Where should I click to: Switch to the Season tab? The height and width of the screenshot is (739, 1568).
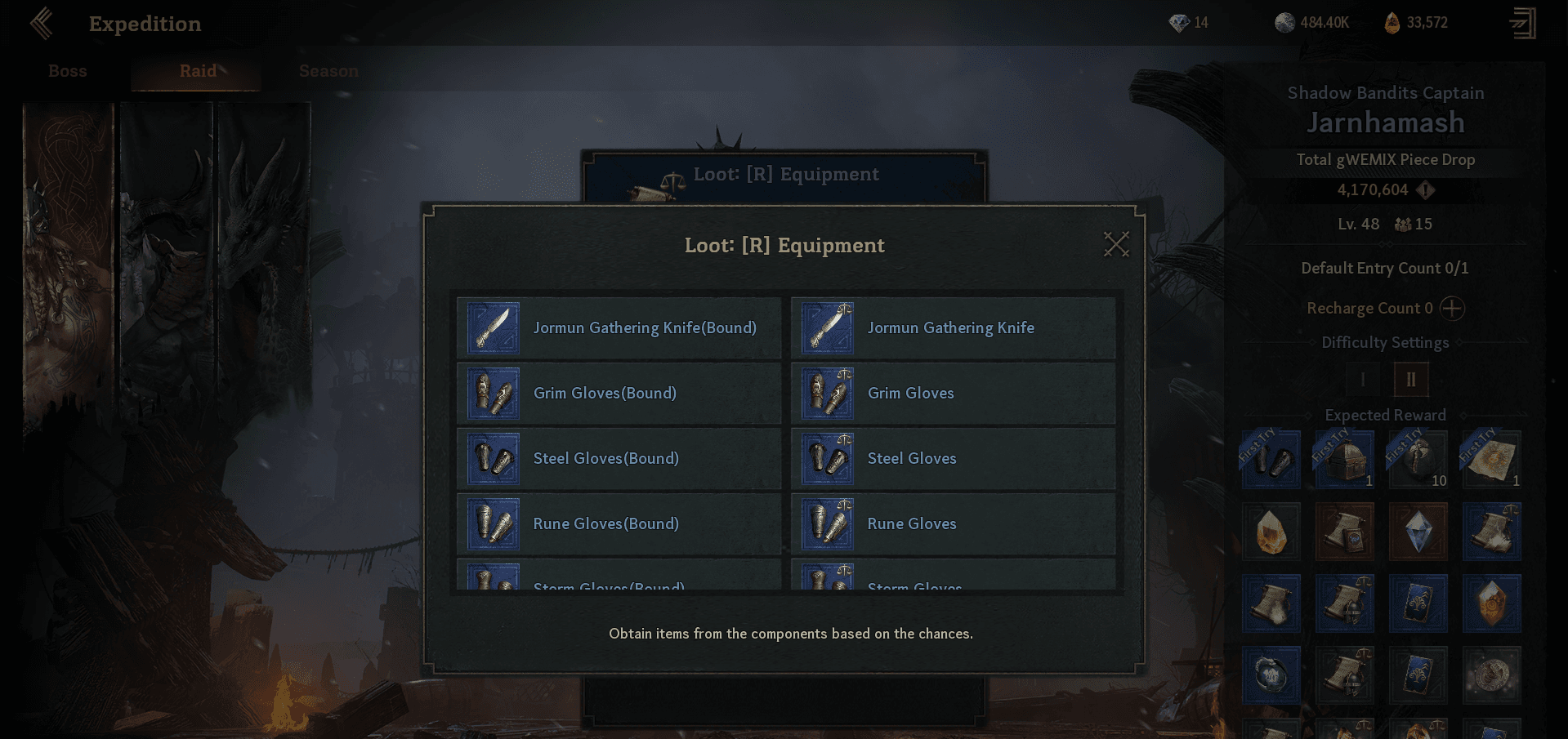327,71
